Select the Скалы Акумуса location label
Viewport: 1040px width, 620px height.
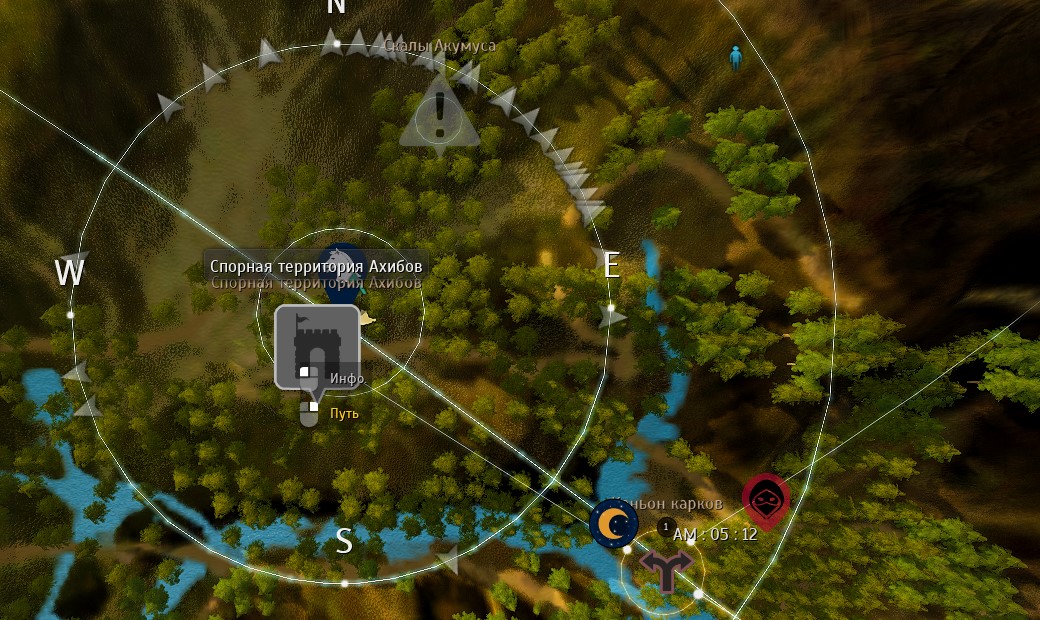click(440, 45)
